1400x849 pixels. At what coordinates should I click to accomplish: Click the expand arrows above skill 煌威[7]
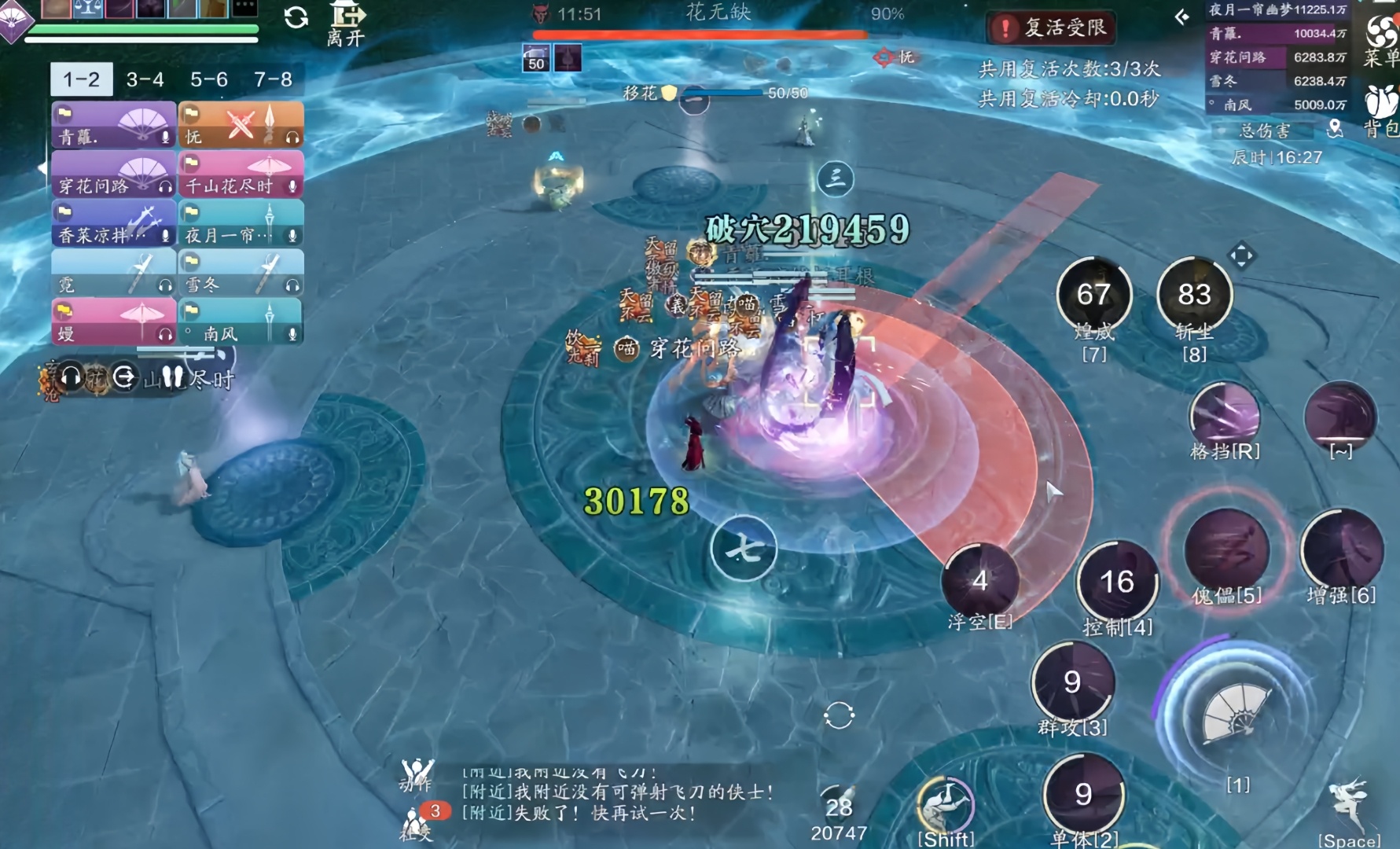pyautogui.click(x=1242, y=255)
